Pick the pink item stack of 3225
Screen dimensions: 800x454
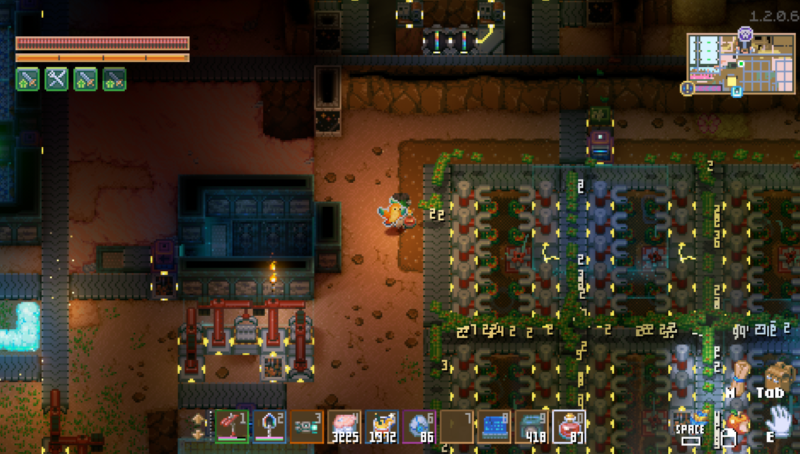coord(344,426)
